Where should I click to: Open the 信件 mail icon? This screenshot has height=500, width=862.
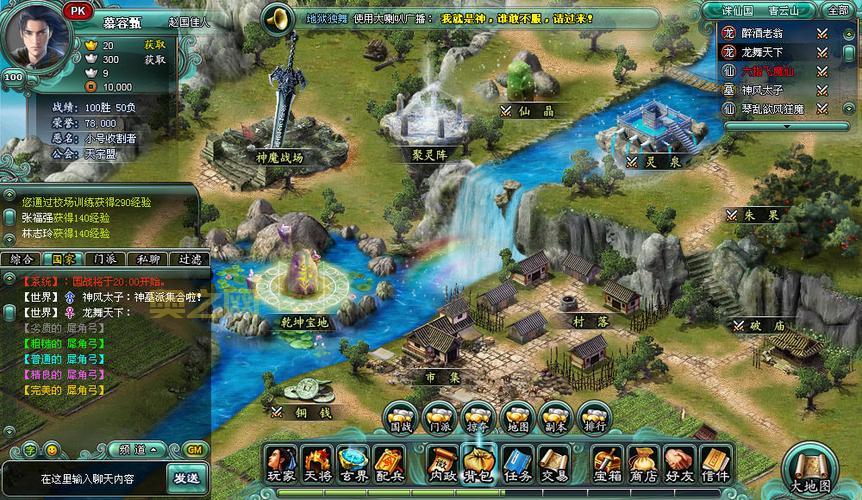coord(714,463)
